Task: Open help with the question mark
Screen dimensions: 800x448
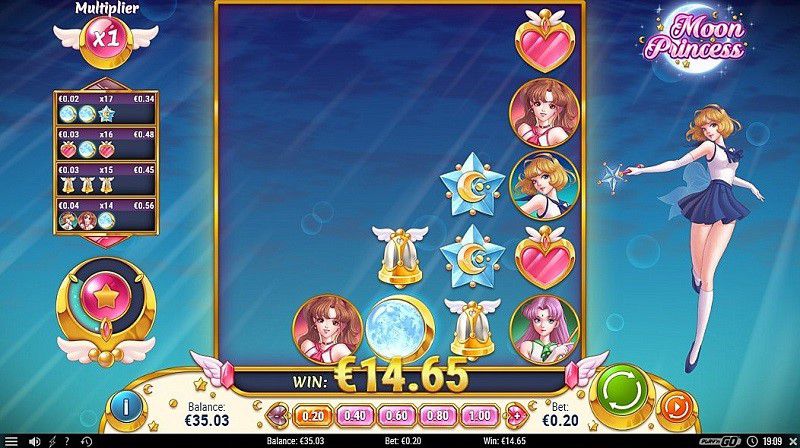Action: coord(68,441)
